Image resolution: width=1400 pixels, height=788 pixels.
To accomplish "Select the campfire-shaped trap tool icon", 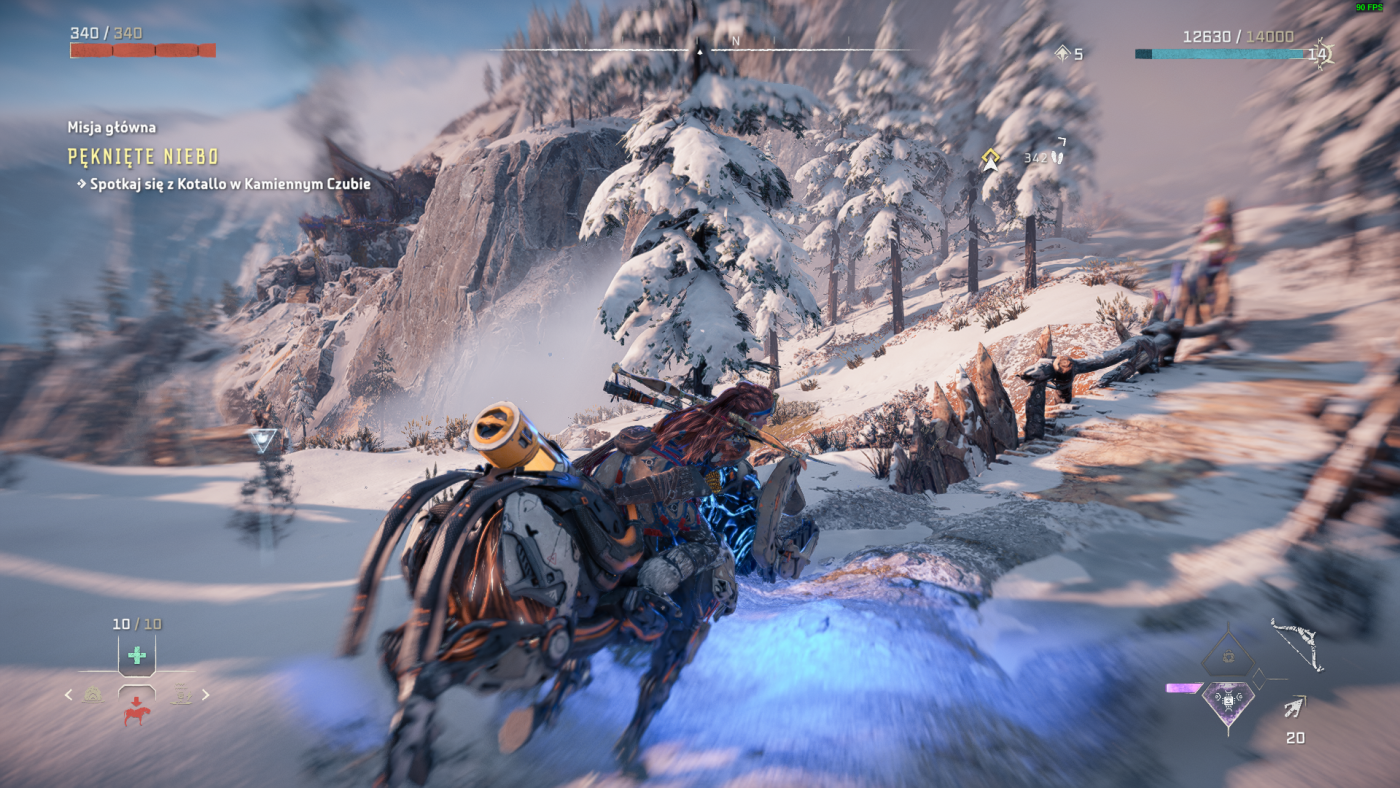I will (93, 694).
